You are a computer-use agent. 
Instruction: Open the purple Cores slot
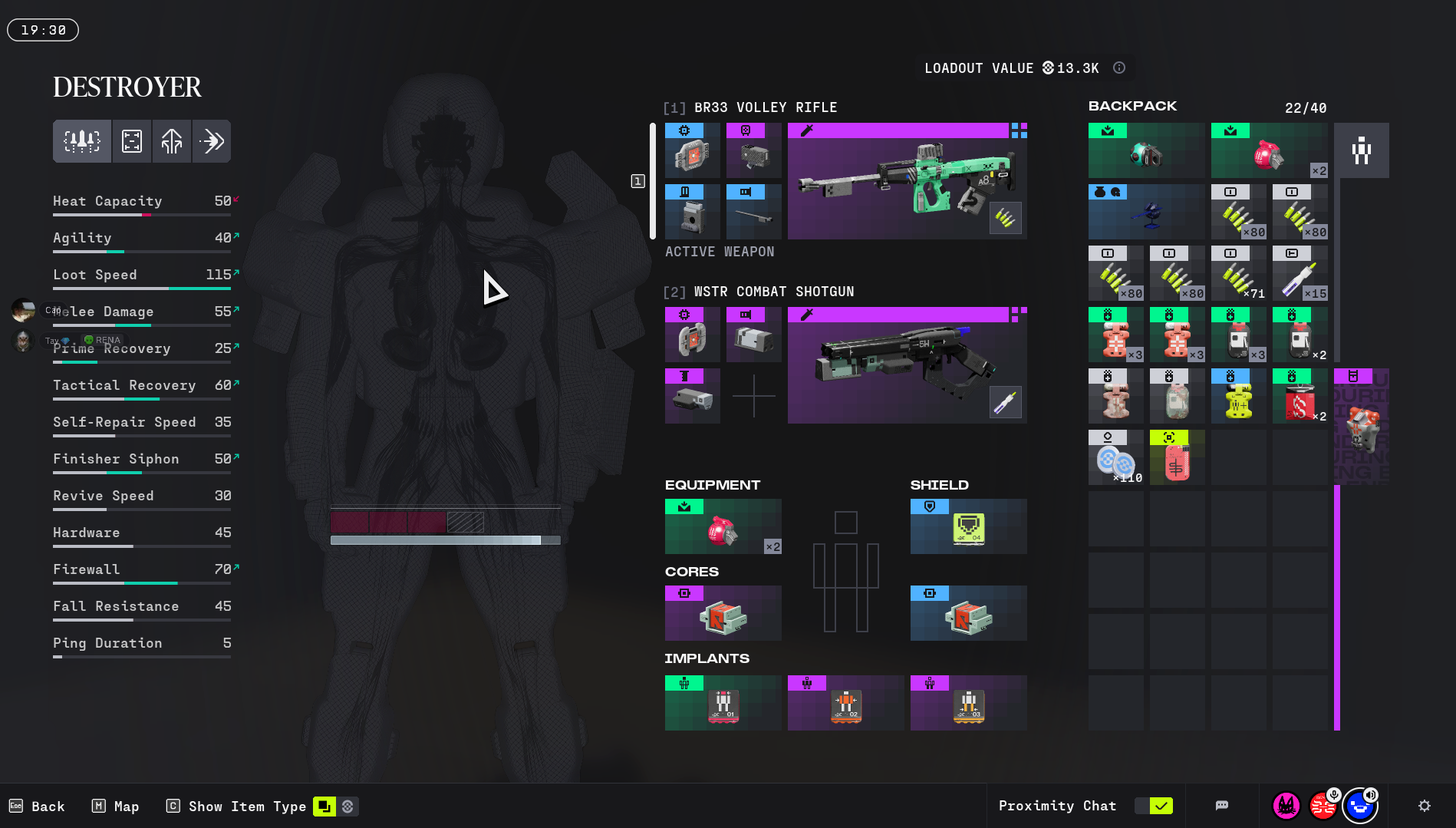pos(723,613)
